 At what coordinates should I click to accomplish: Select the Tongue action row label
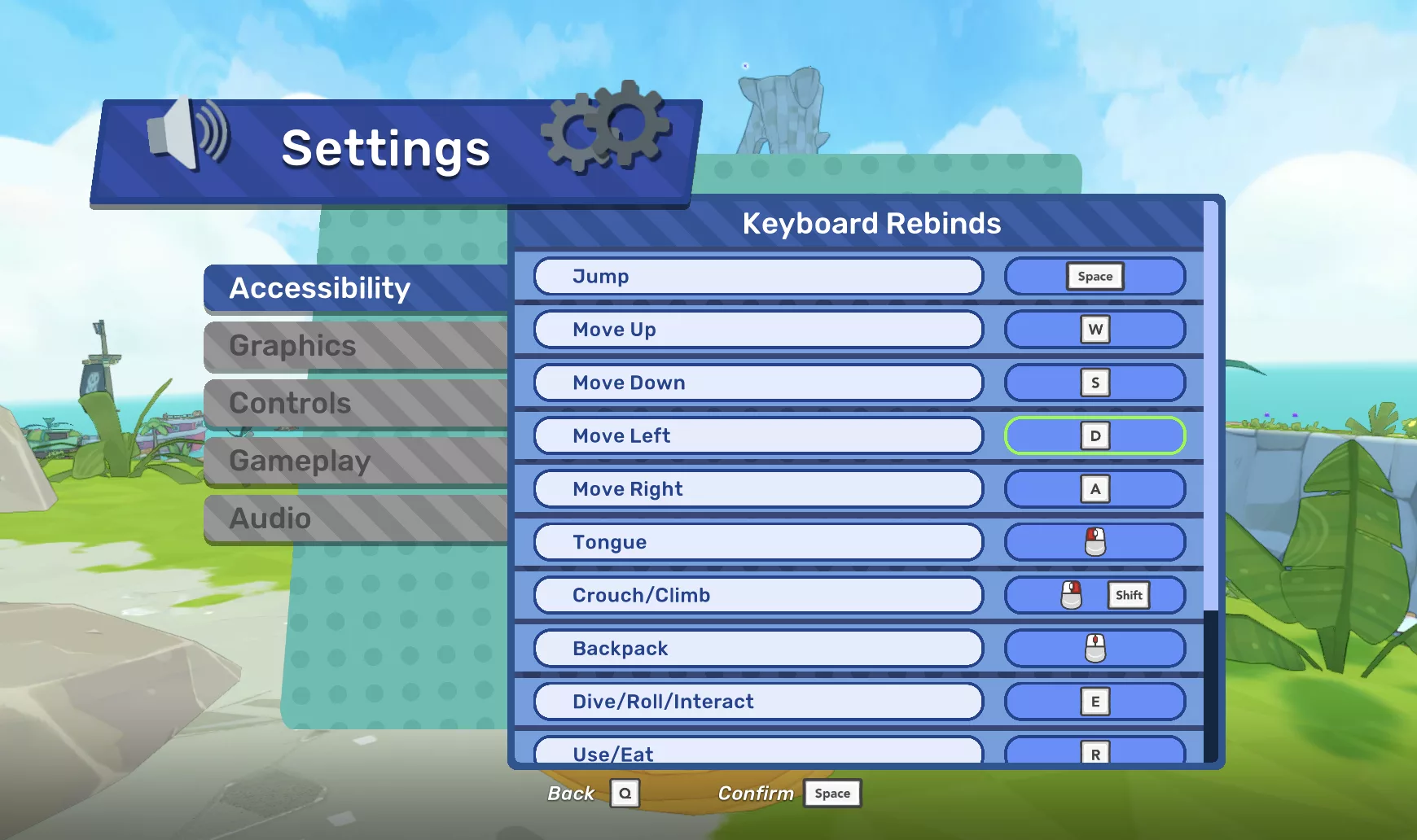758,542
